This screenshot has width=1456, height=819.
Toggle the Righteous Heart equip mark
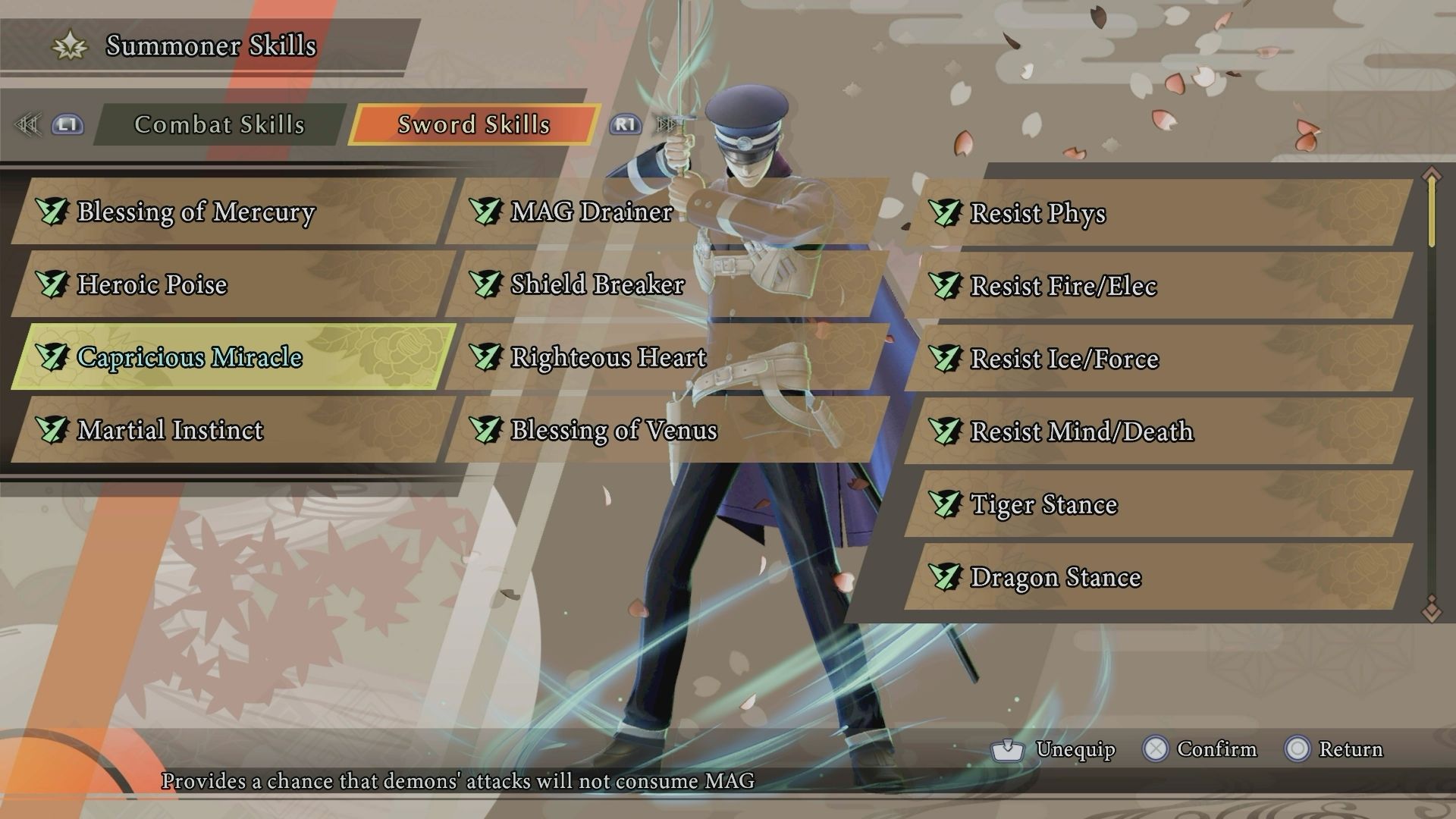[x=488, y=358]
